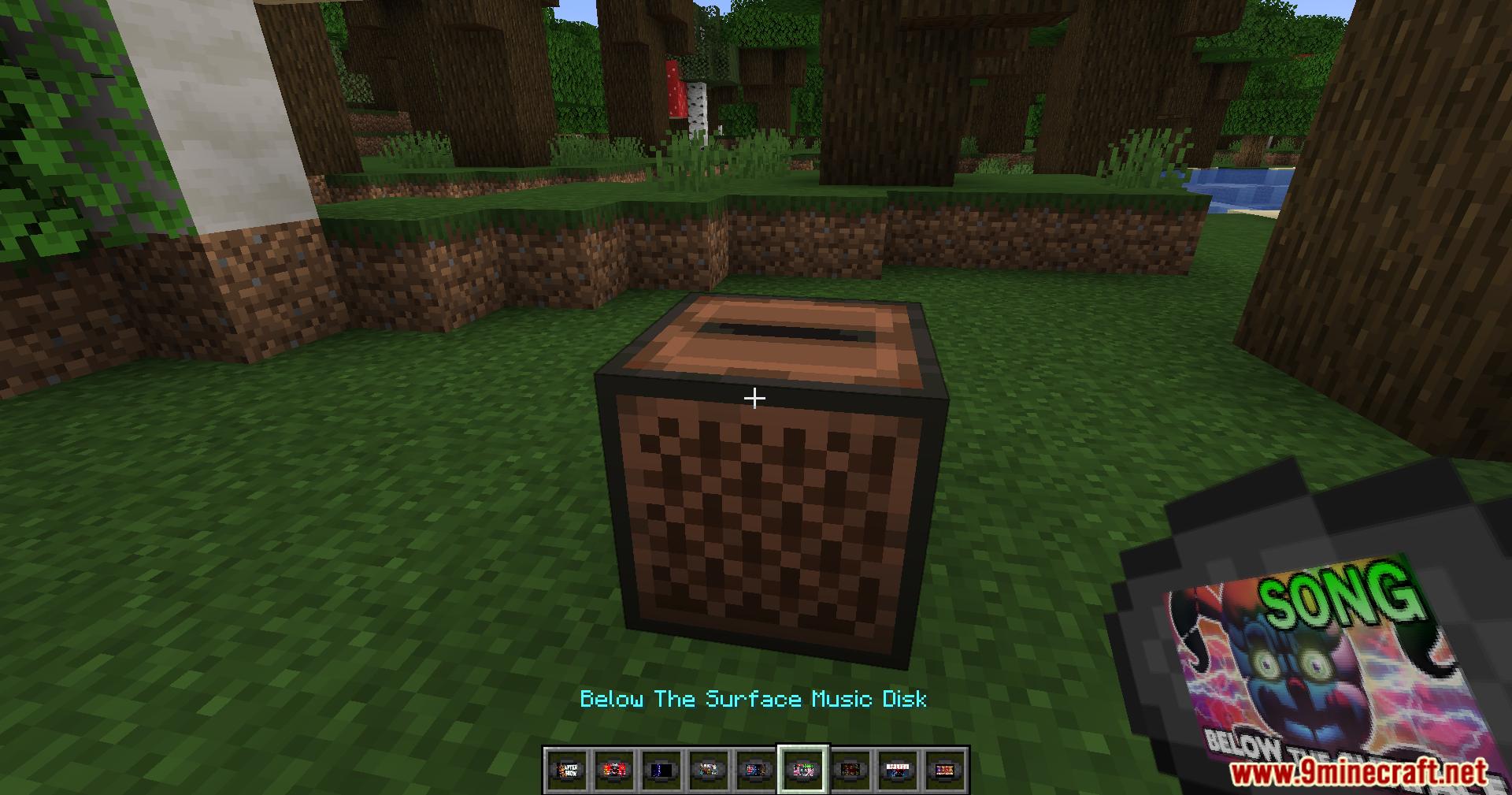Click the red mushroom block in the background
The height and width of the screenshot is (795, 1512).
[677, 85]
